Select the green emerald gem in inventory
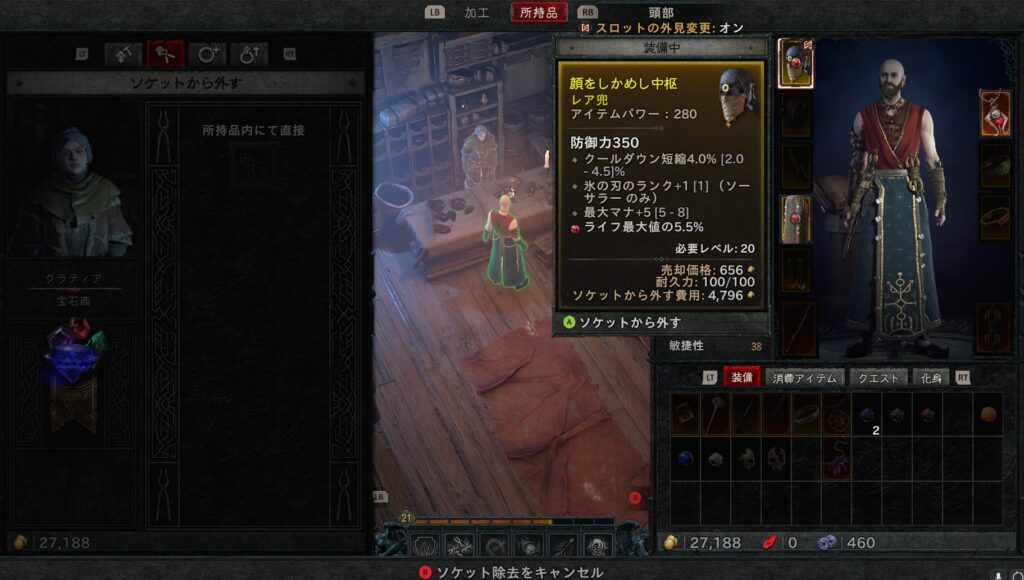The height and width of the screenshot is (580, 1024). [x=897, y=414]
